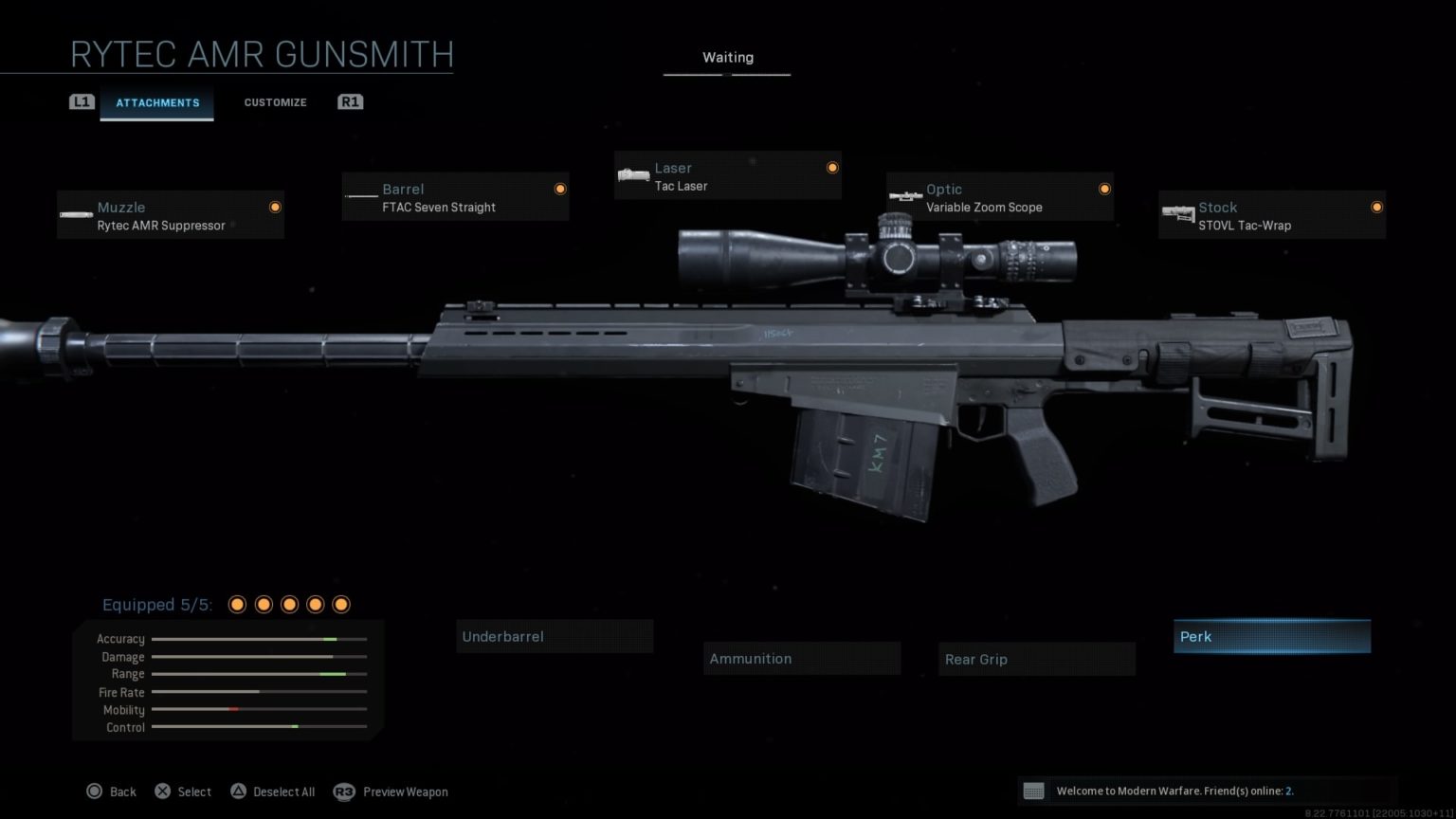Open the highlighted Perk slot
The image size is (1456, 819).
click(1271, 636)
